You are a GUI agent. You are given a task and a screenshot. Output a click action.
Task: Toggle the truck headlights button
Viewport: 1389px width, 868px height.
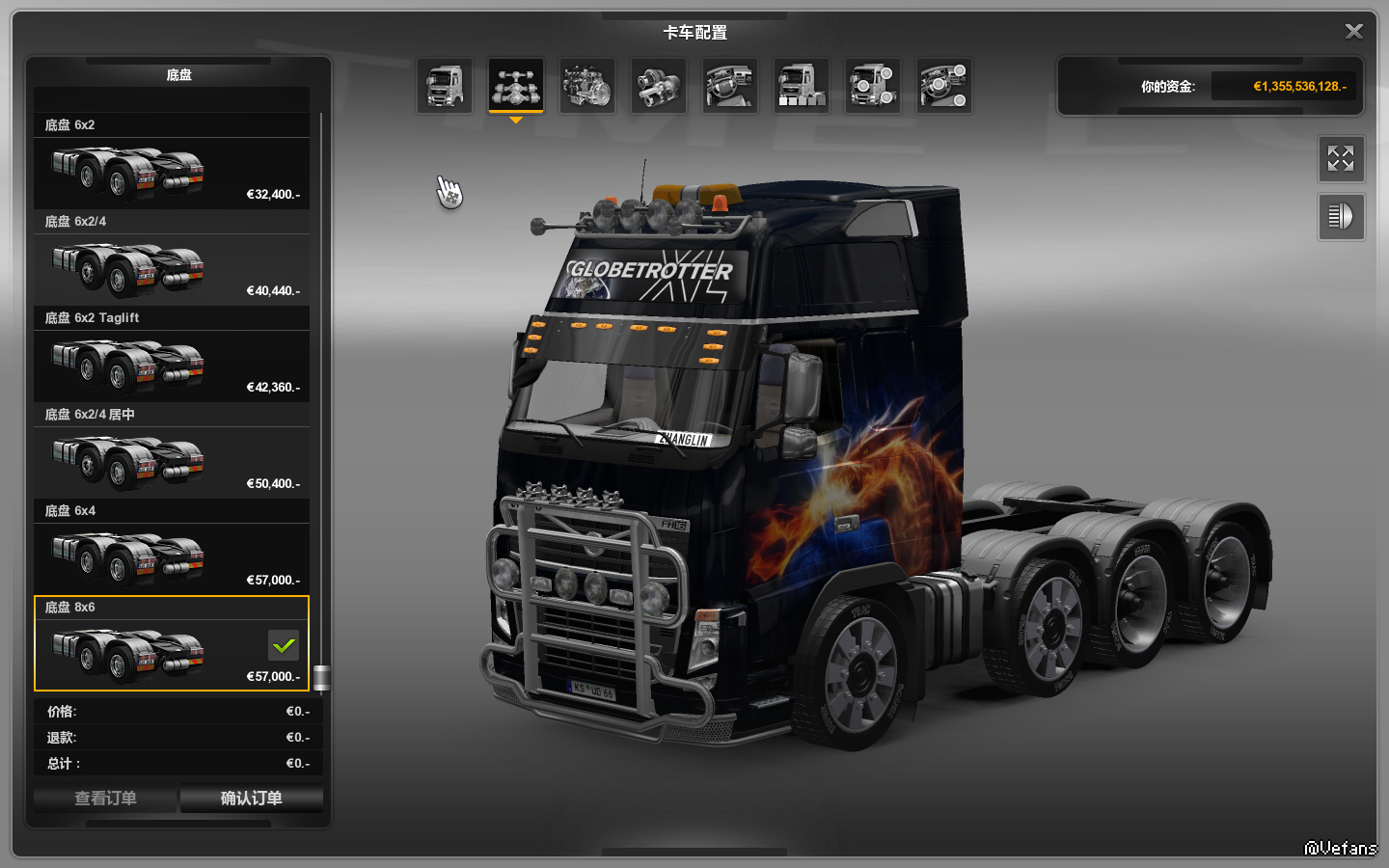pos(1341,217)
